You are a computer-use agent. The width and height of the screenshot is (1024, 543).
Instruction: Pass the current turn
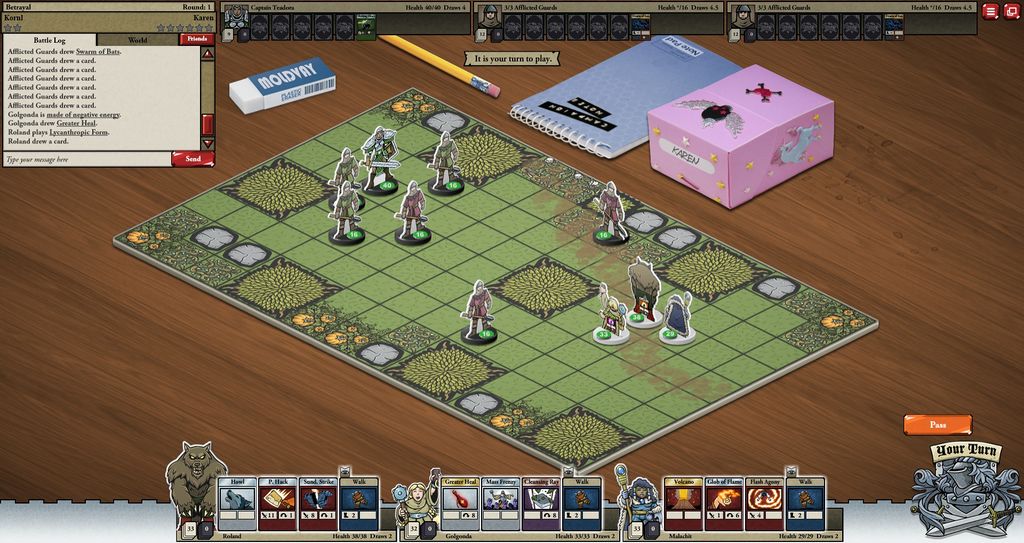(937, 425)
